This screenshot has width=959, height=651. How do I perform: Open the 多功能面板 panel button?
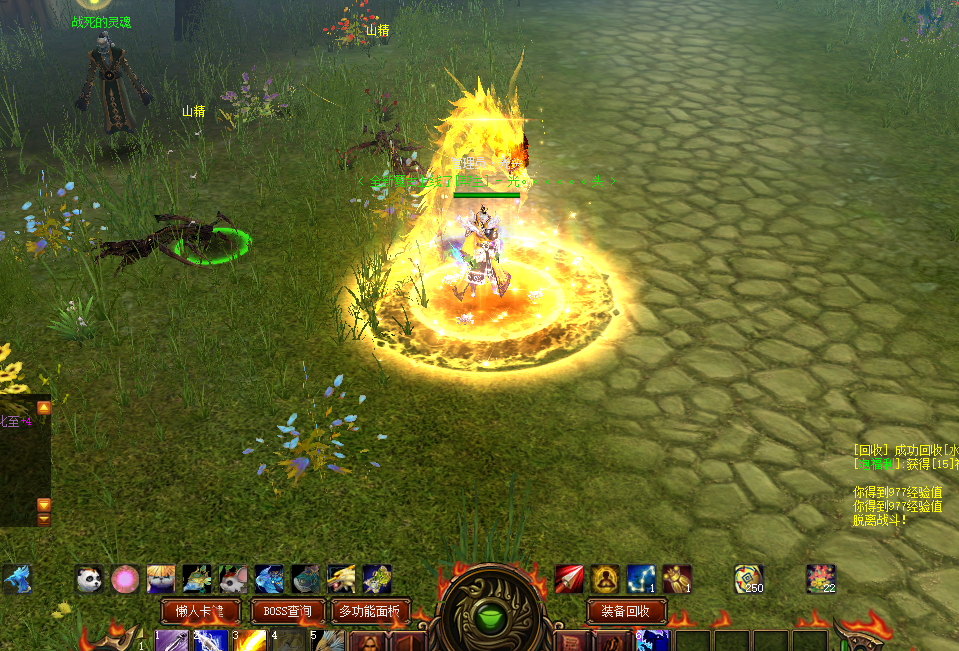tap(369, 611)
